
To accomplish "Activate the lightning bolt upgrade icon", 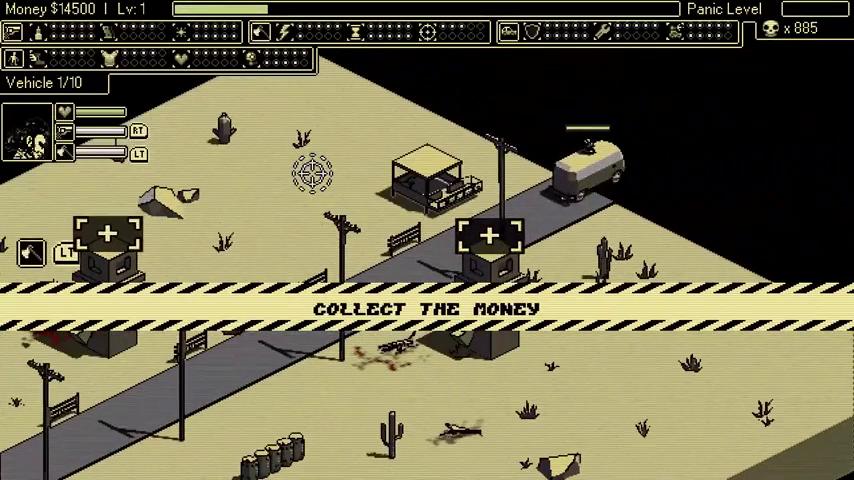I will pyautogui.click(x=285, y=33).
